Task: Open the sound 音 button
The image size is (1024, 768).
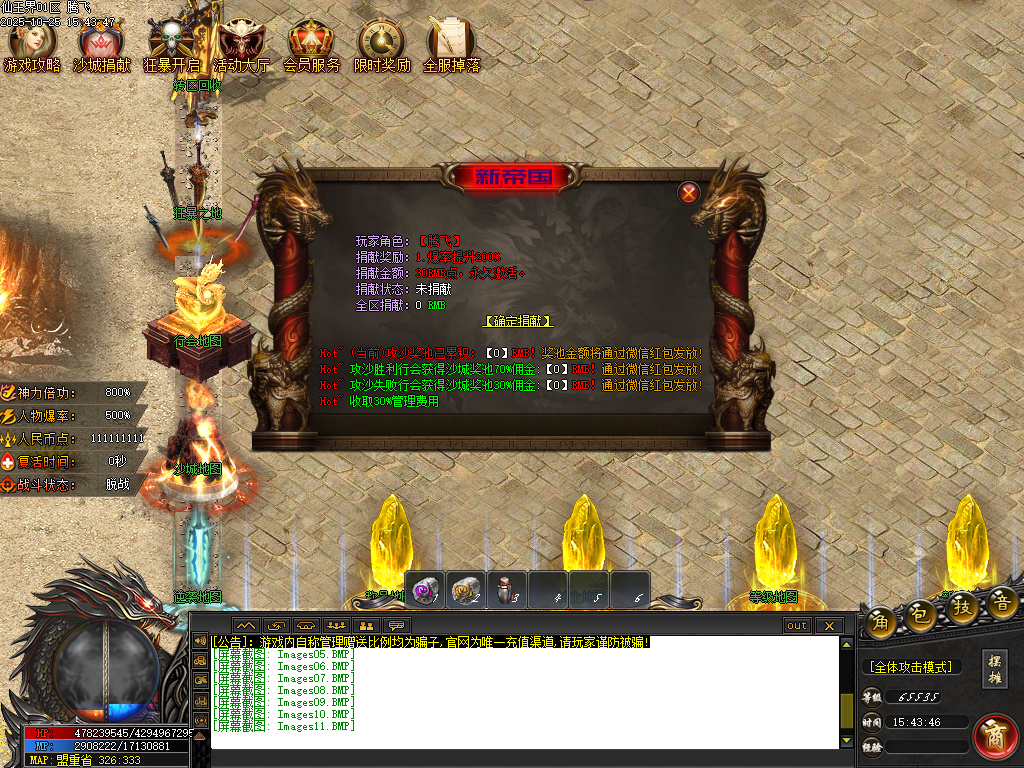Action: [1002, 602]
